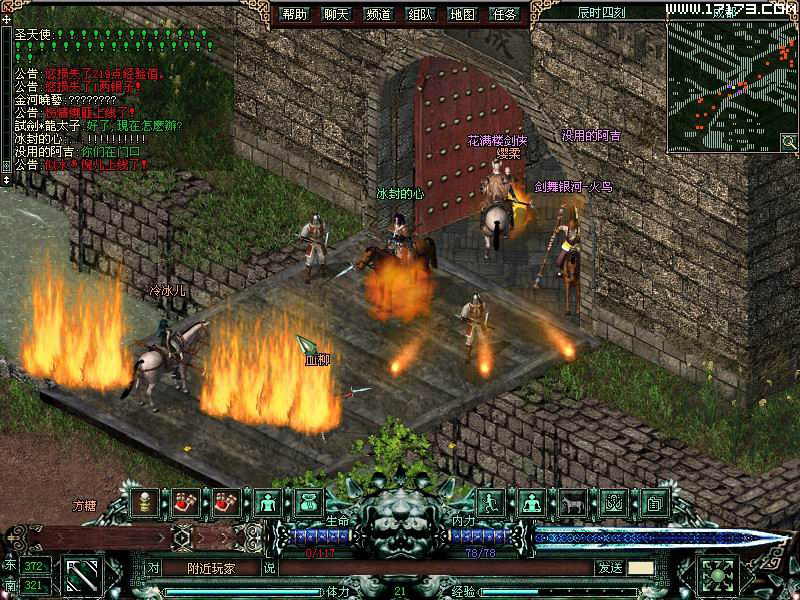Screen dimensions: 800x600
Task: Open the 任务 quest menu
Action: pos(506,15)
